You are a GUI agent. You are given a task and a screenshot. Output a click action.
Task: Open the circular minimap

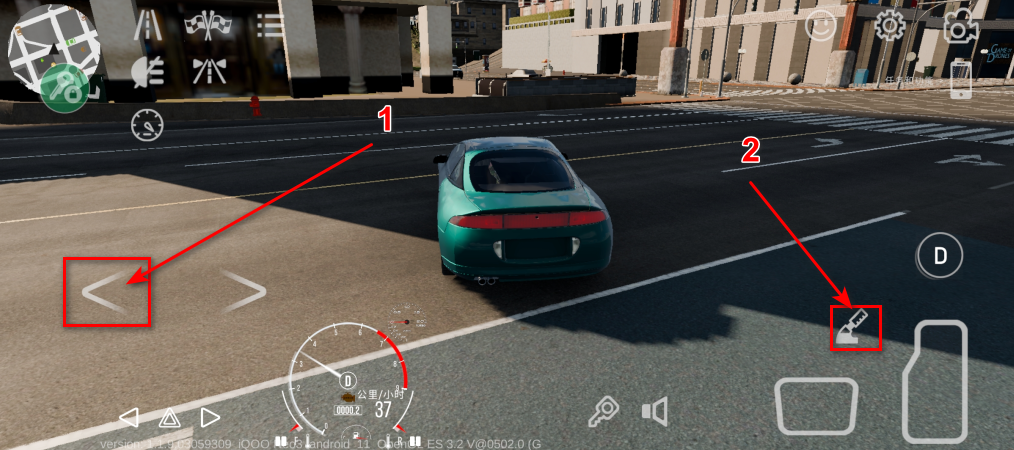[52, 45]
